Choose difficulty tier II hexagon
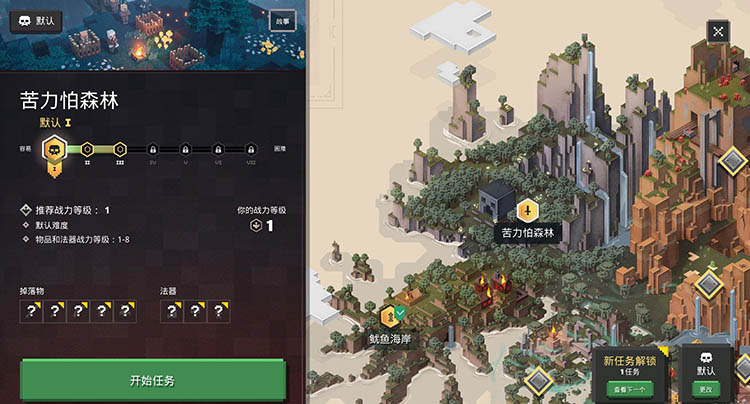This screenshot has width=750, height=404. (88, 150)
